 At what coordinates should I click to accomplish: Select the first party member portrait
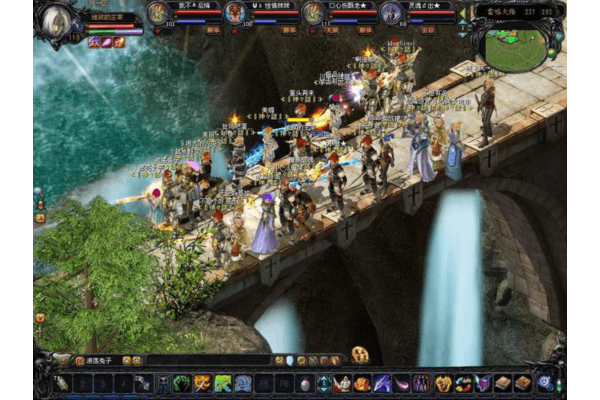coord(158,13)
